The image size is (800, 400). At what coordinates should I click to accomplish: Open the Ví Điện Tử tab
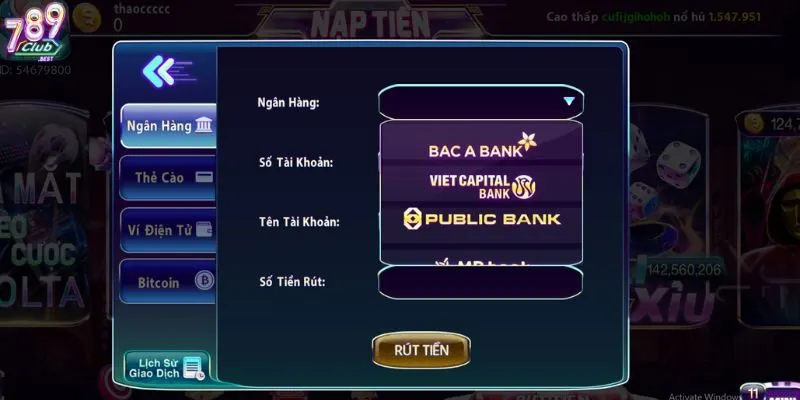[167, 229]
